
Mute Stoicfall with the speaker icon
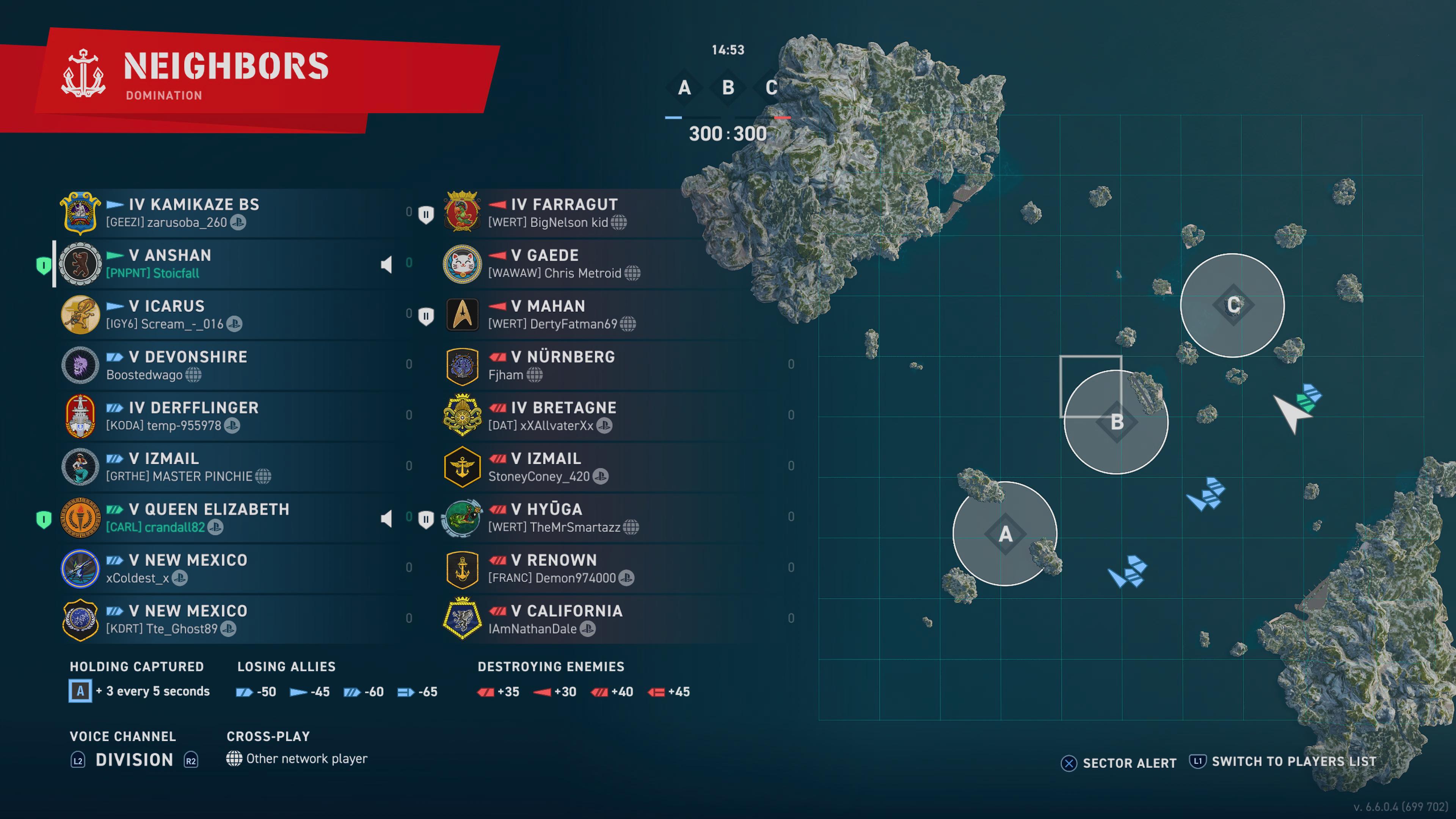click(387, 265)
